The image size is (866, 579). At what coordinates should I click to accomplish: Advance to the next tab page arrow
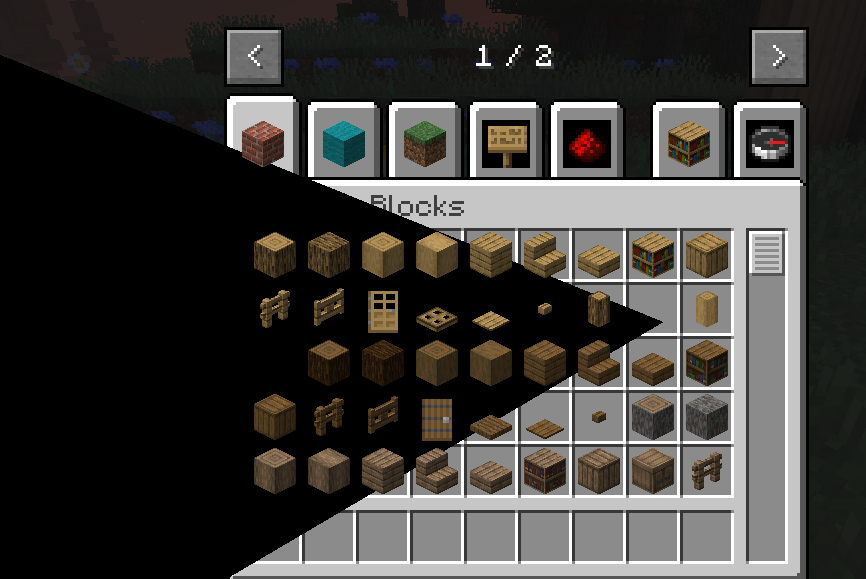tap(779, 56)
